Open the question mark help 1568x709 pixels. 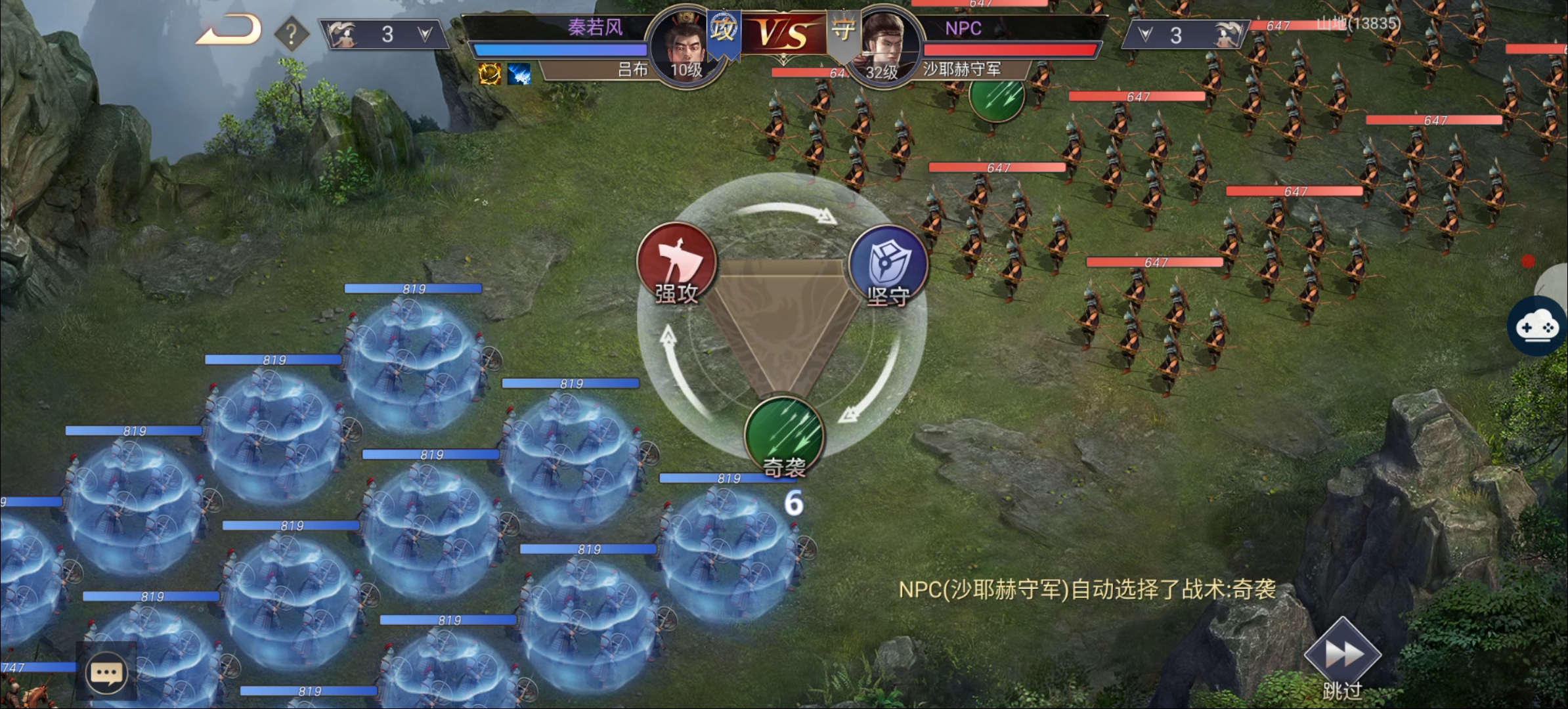291,33
